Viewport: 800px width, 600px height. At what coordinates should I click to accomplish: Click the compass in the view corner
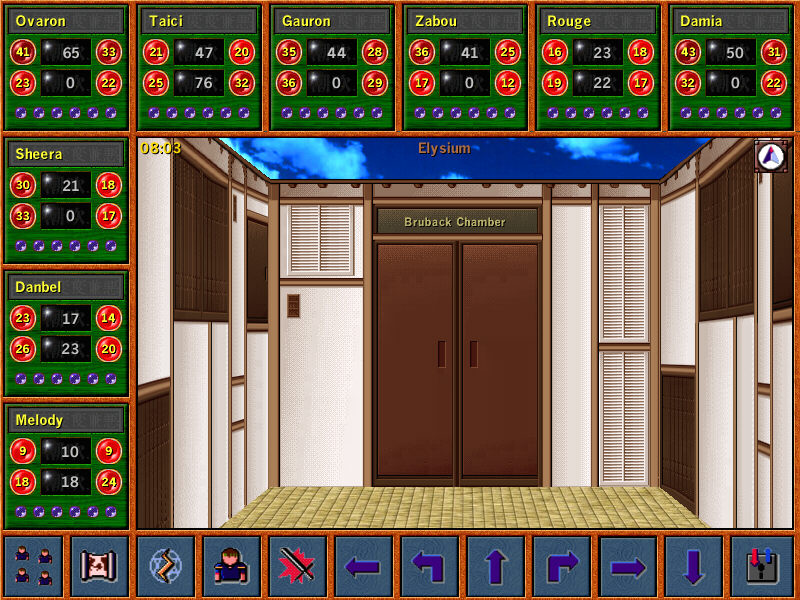tap(770, 156)
